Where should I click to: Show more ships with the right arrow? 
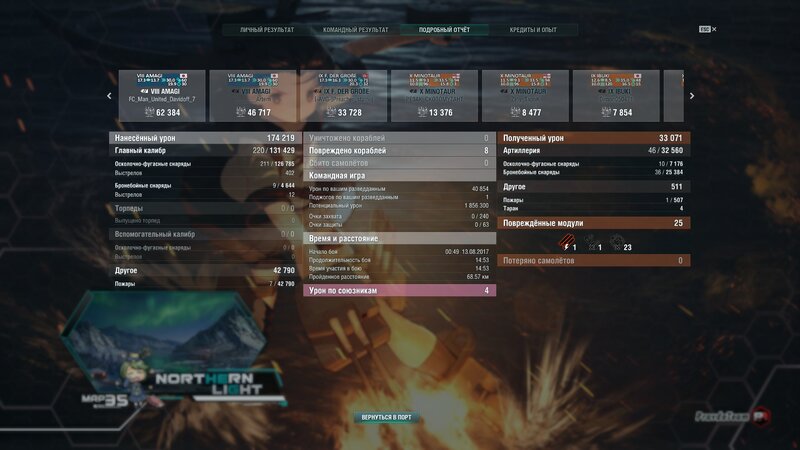[691, 96]
